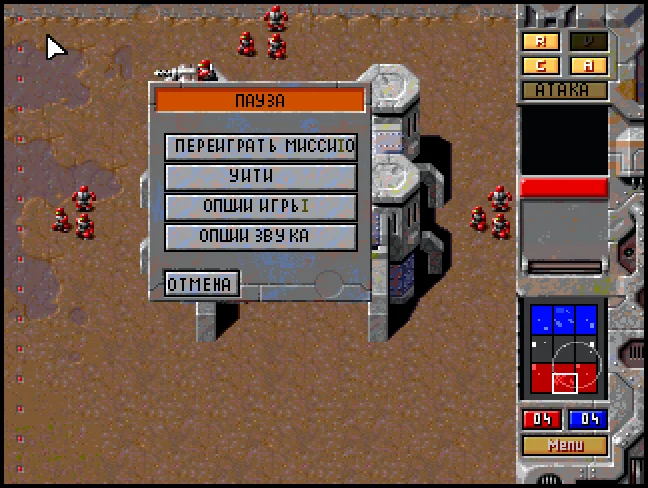The image size is (648, 488).
Task: Click the dimmed У command button
Action: [x=588, y=42]
